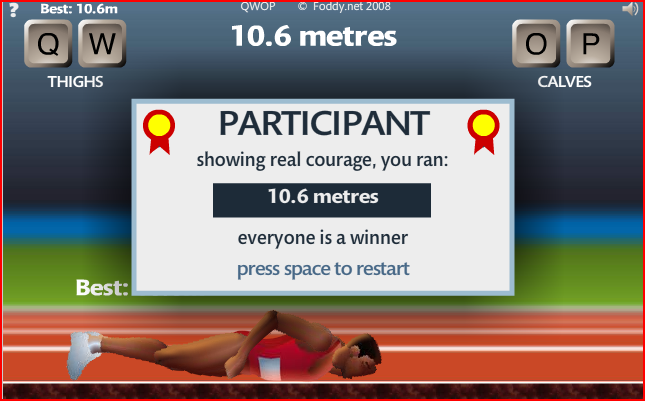Image resolution: width=645 pixels, height=401 pixels.
Task: Click the O calf button
Action: coord(537,44)
